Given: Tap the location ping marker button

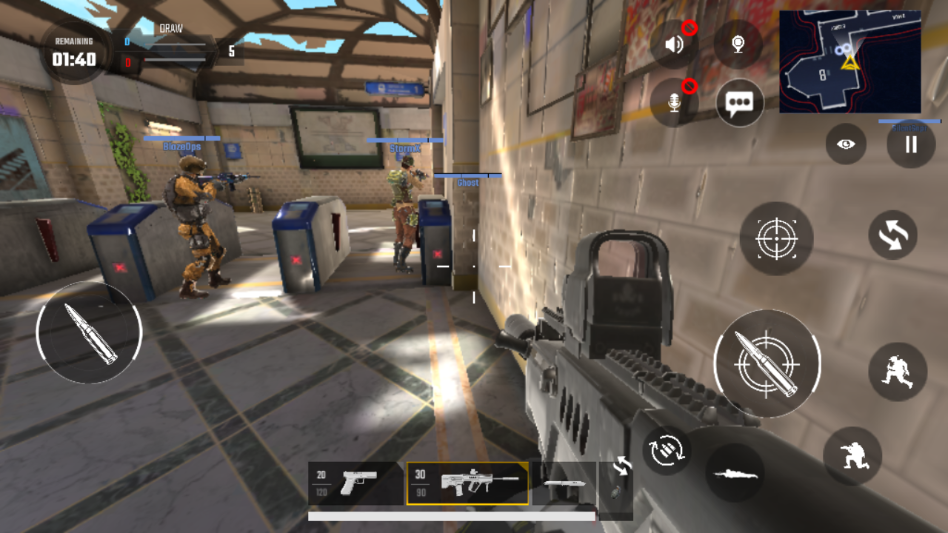Looking at the screenshot, I should pos(738,45).
